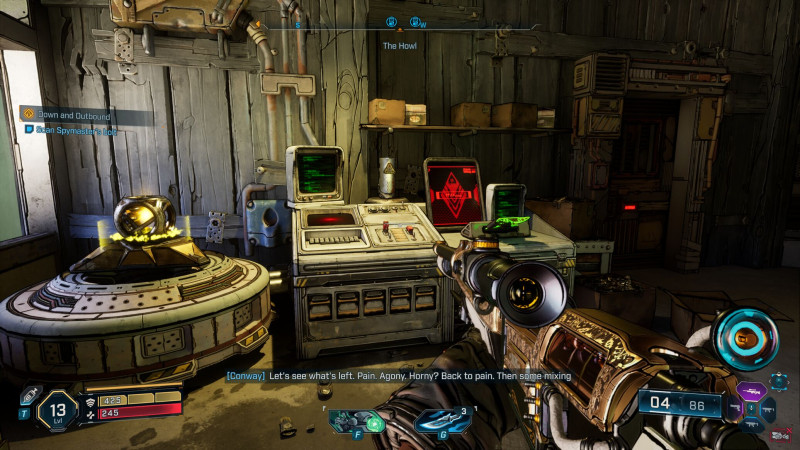Click the circular cyan radar display

tap(745, 337)
